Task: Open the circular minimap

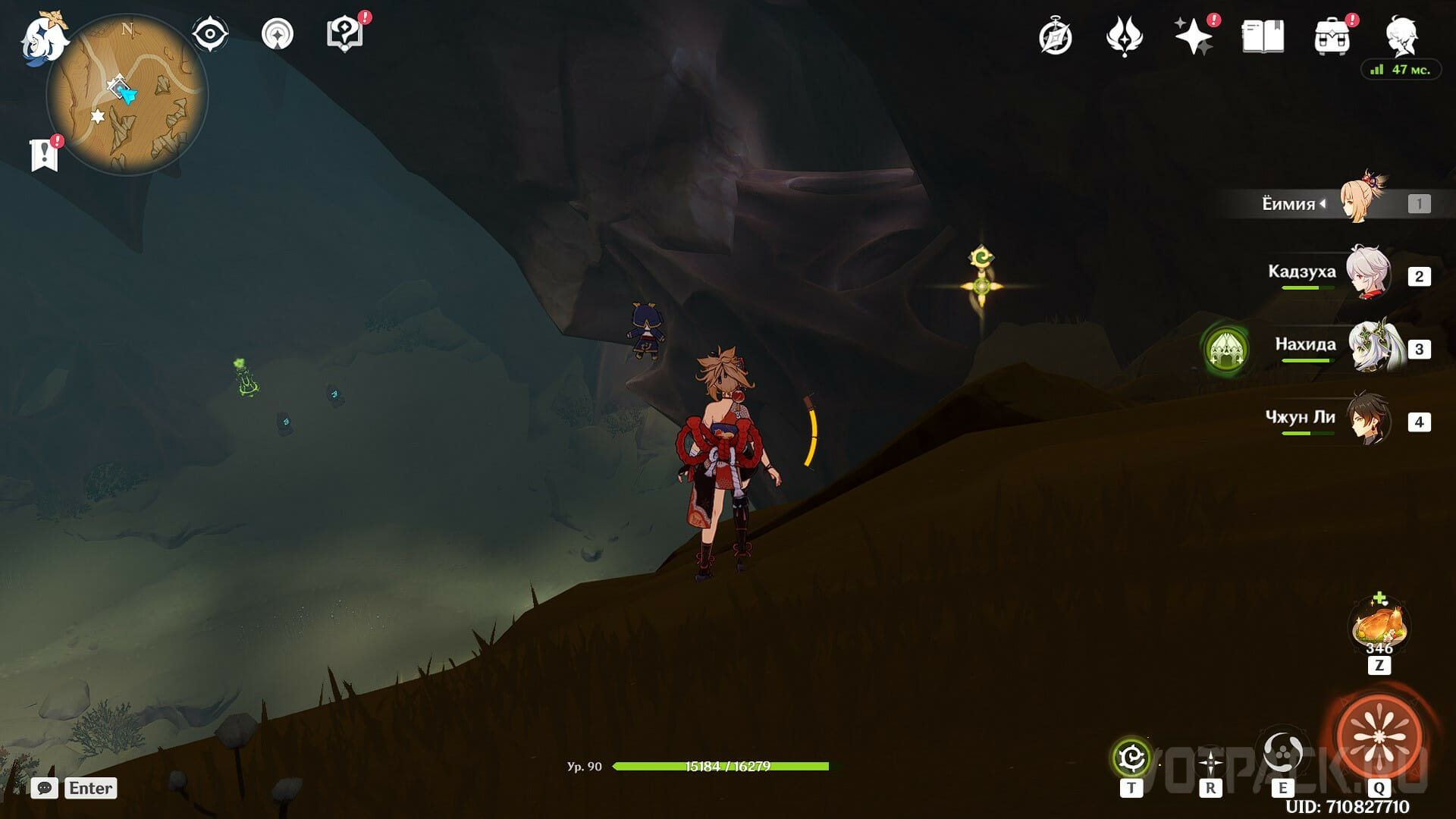Action: coord(127,95)
